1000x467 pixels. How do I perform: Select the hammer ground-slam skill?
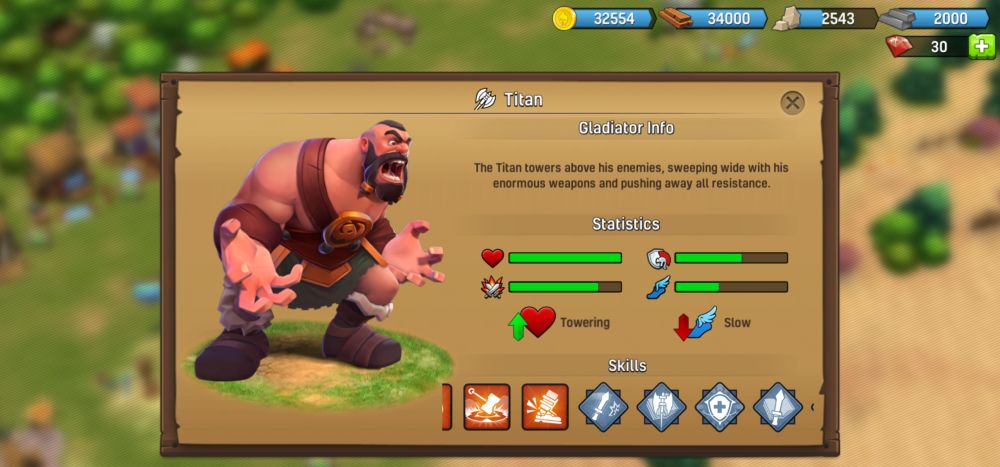[x=487, y=406]
